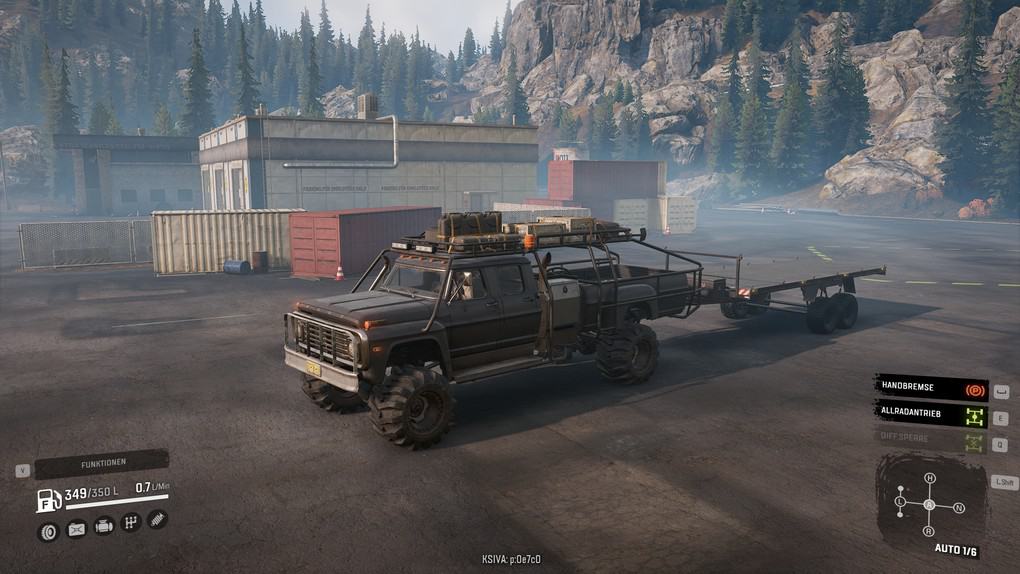This screenshot has height=574, width=1020.
Task: Click the engine status icon
Action: (x=103, y=526)
